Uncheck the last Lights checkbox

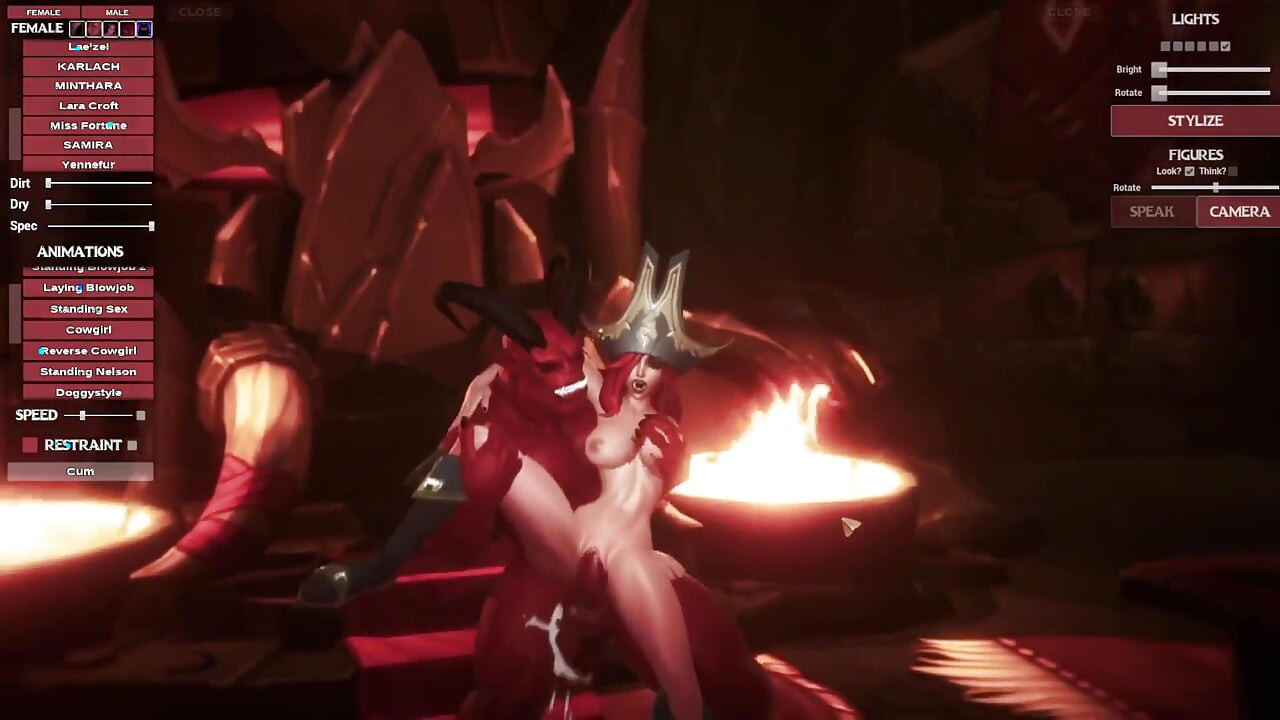pyautogui.click(x=1226, y=46)
